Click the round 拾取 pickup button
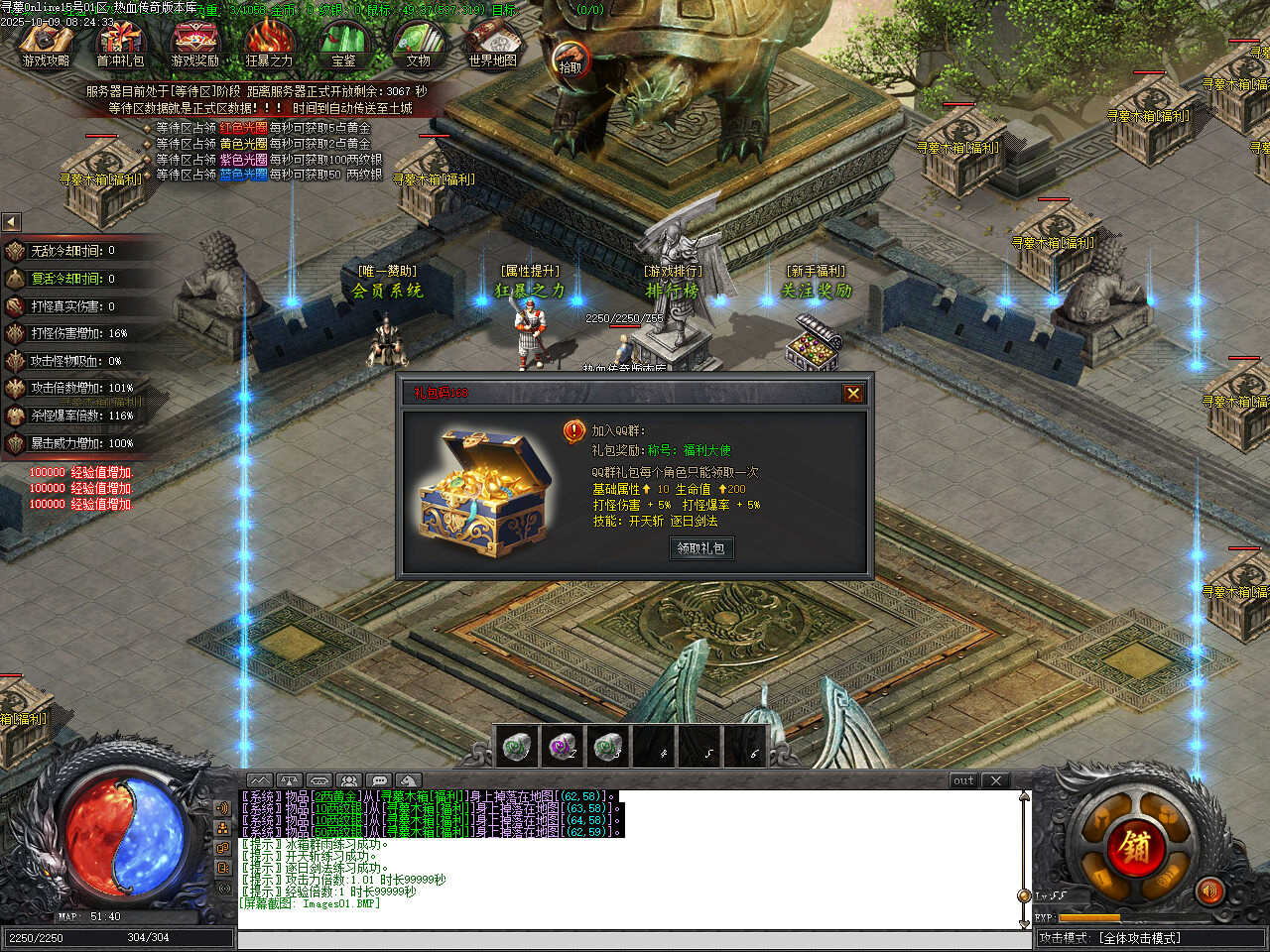The height and width of the screenshot is (952, 1270). (571, 59)
